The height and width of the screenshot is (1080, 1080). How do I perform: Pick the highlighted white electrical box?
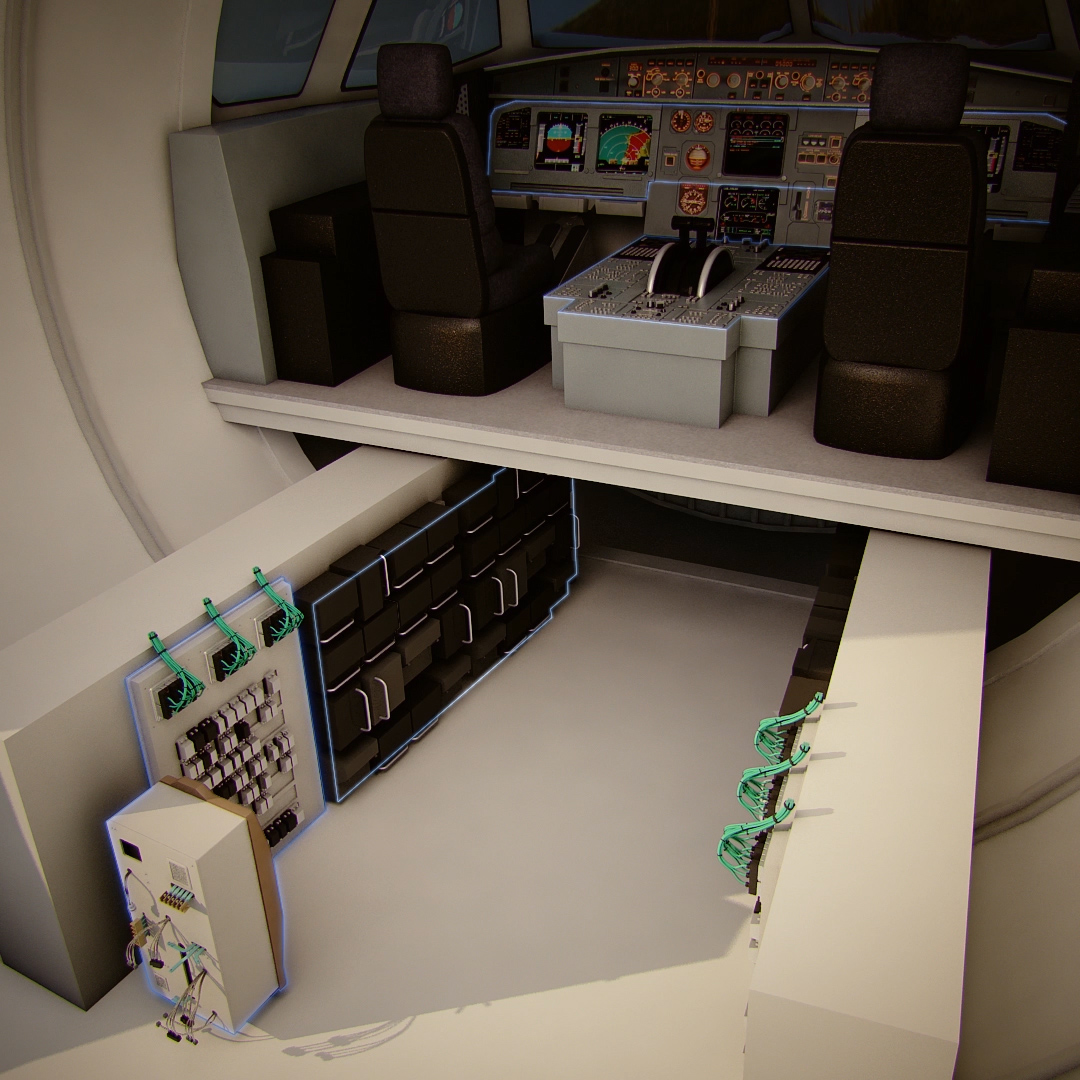pos(195,900)
